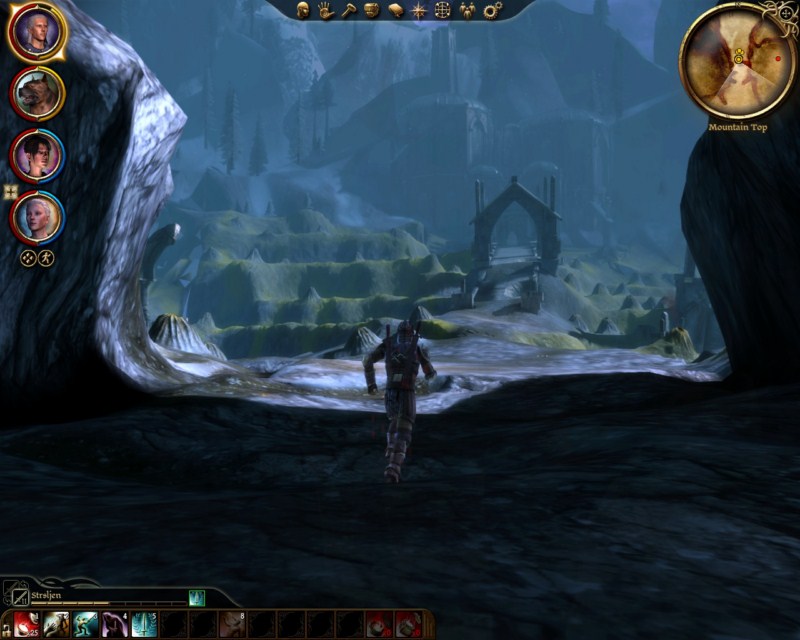Toggle the party hold-position running-figure button
This screenshot has height=640, width=800.
click(x=46, y=257)
